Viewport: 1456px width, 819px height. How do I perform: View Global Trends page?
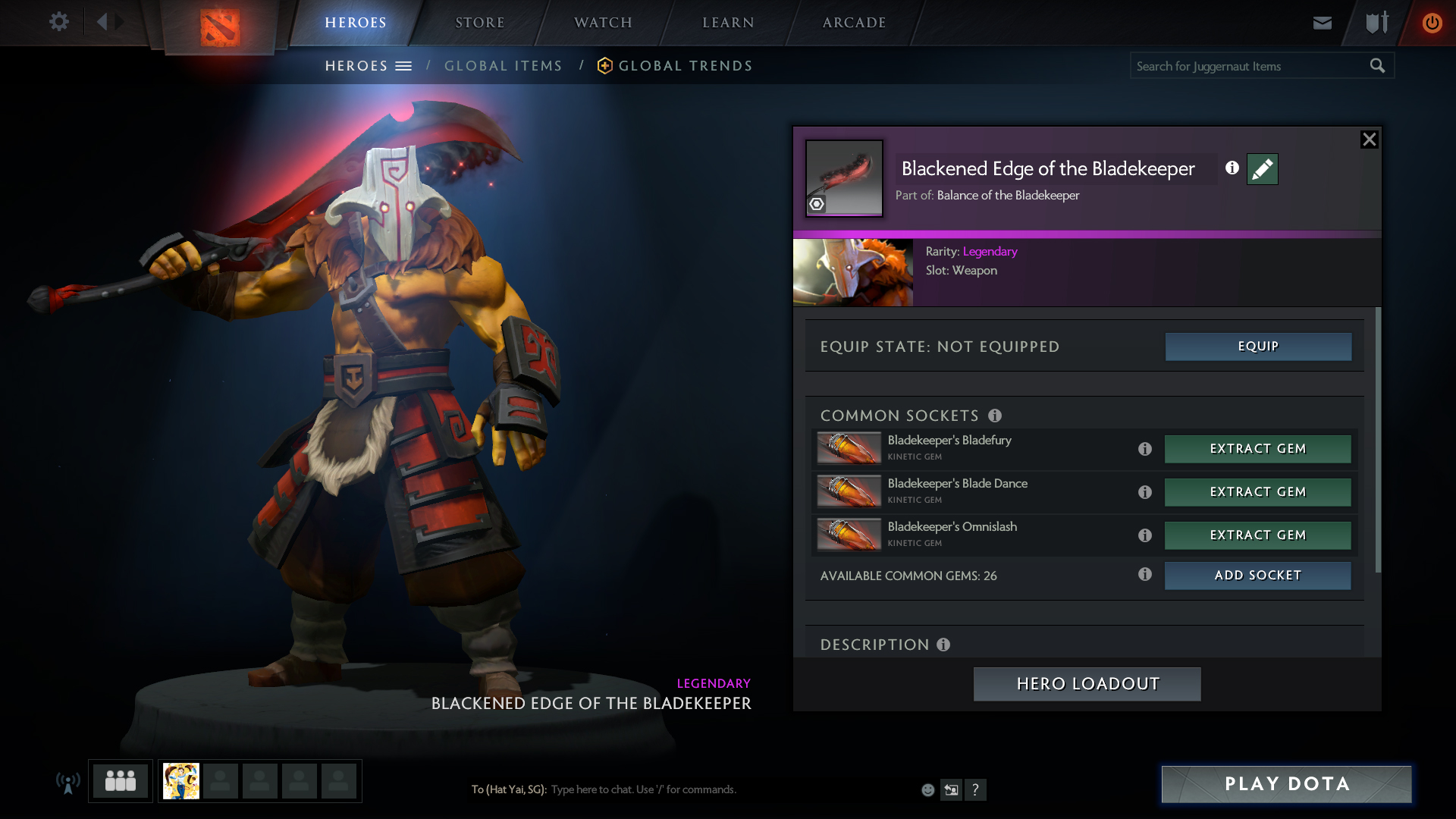tap(685, 66)
